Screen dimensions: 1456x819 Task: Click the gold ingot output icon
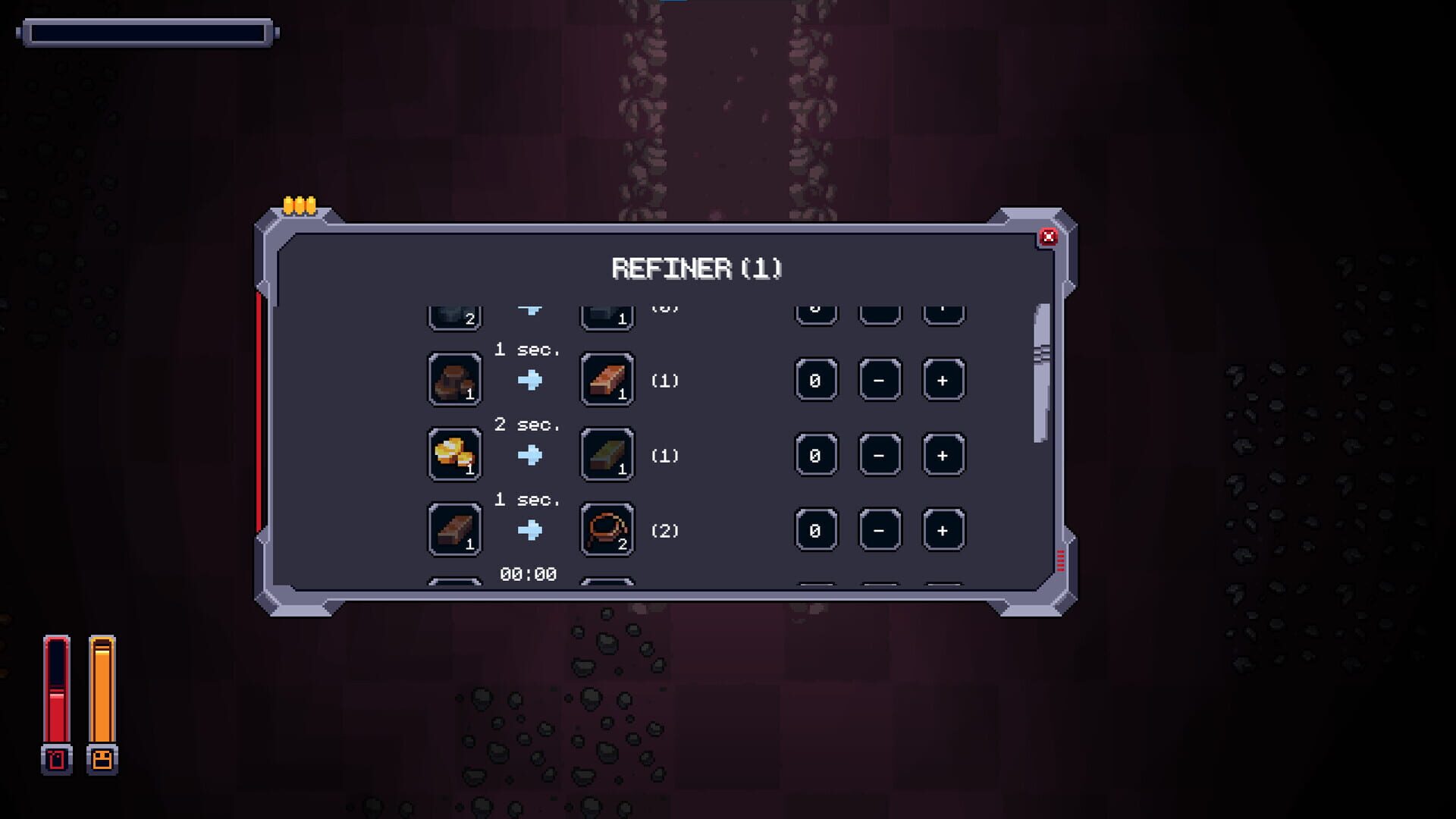coord(605,454)
